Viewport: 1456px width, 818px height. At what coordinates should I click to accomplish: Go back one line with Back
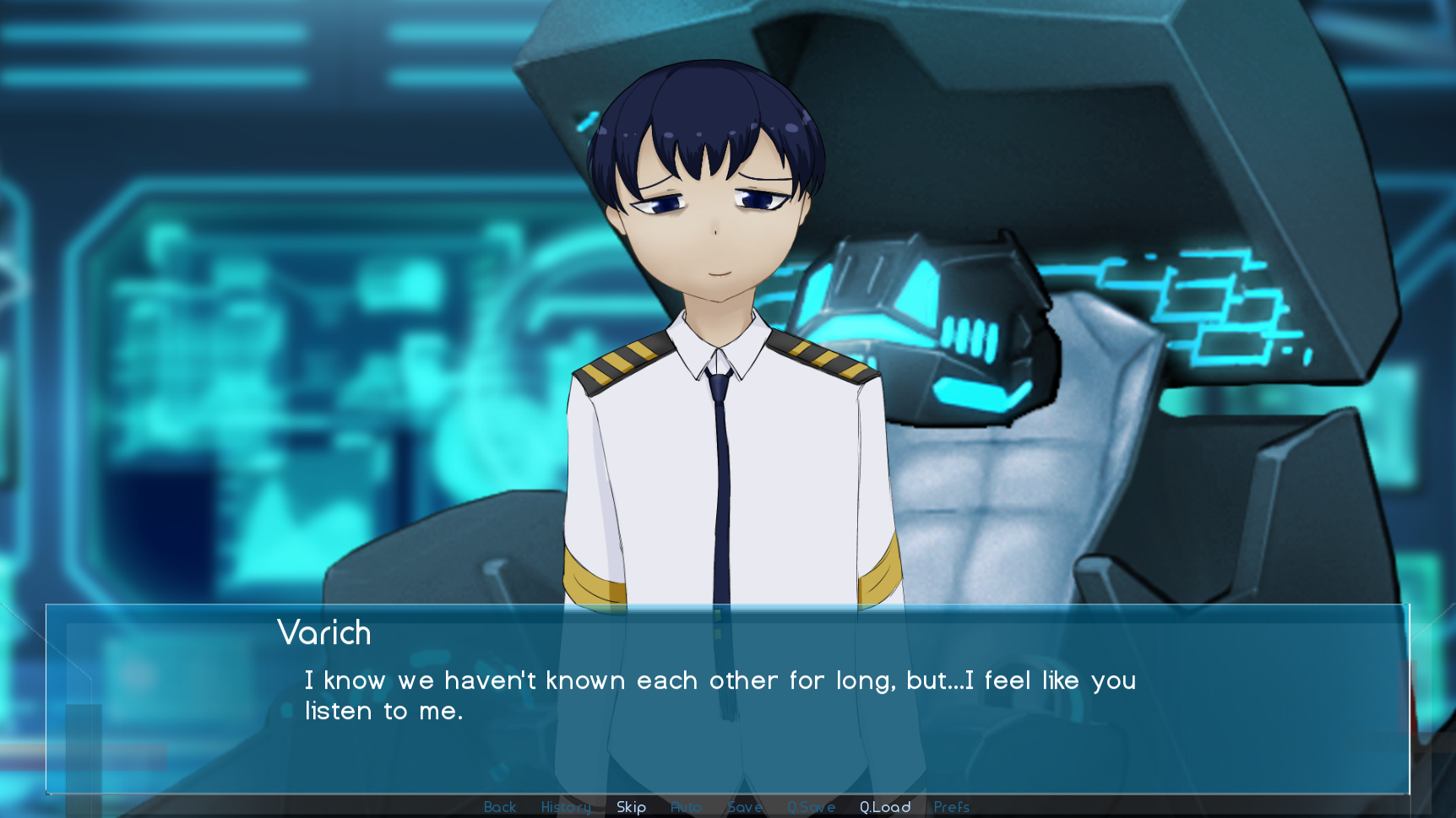[x=499, y=807]
